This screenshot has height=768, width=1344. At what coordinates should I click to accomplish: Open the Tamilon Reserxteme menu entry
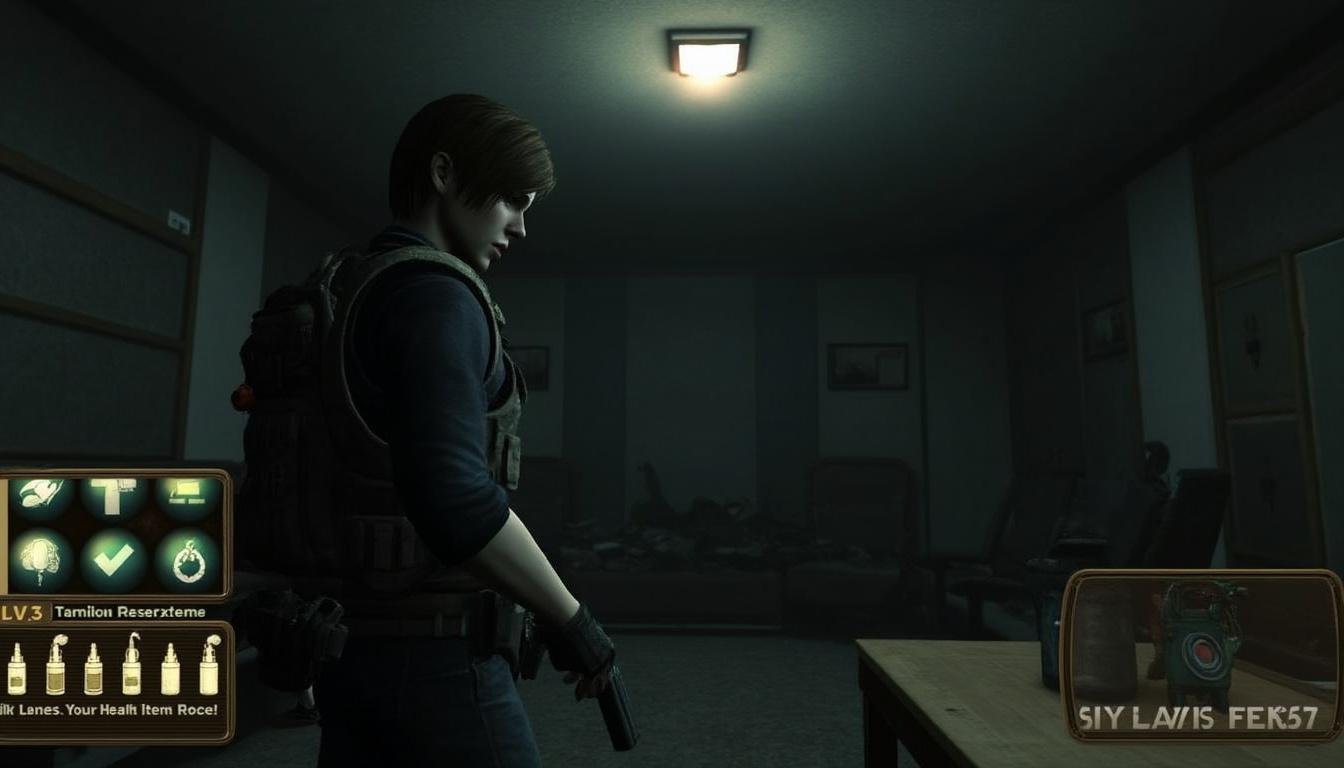[x=130, y=612]
